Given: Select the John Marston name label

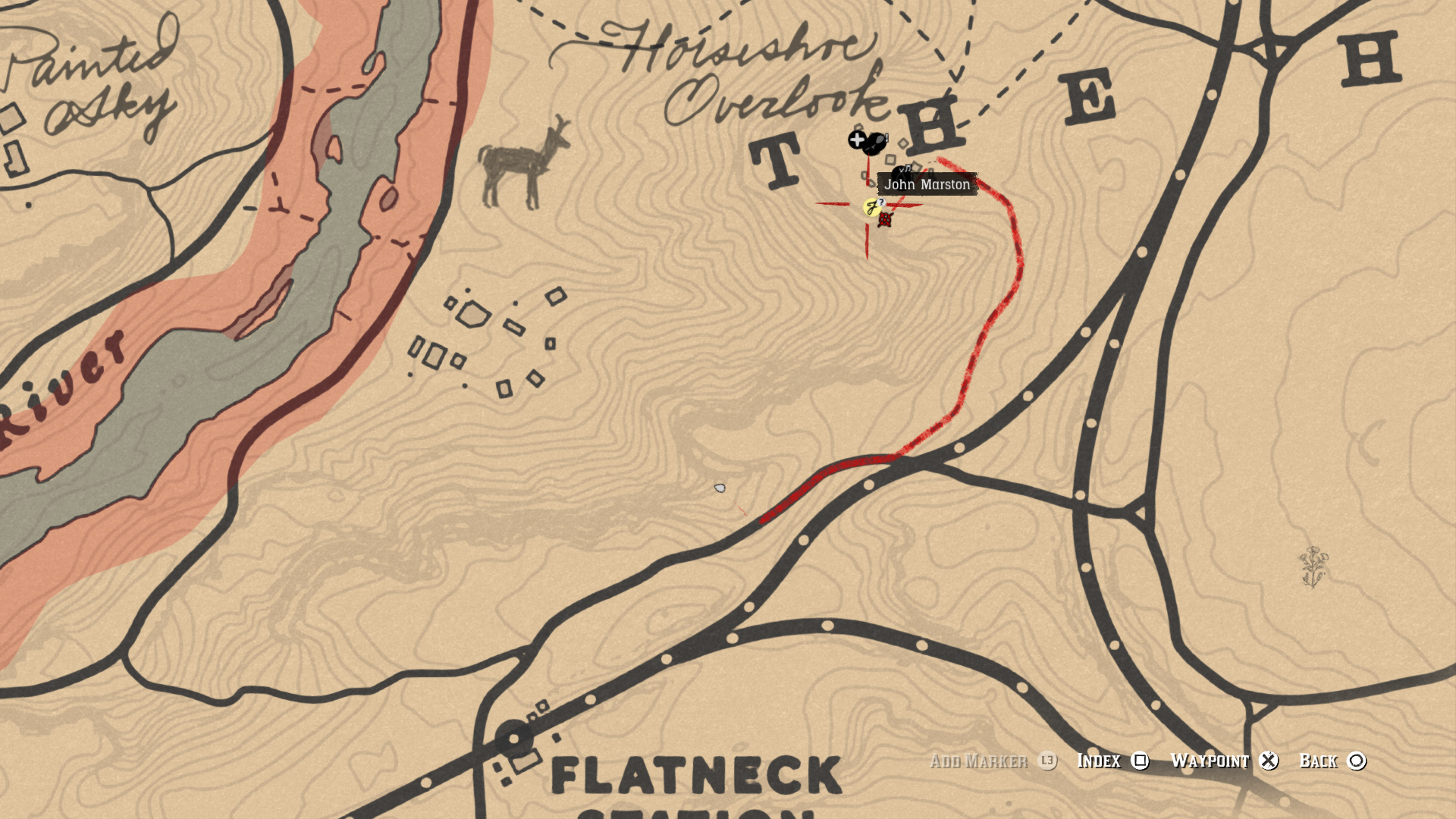Looking at the screenshot, I should coord(927,184).
